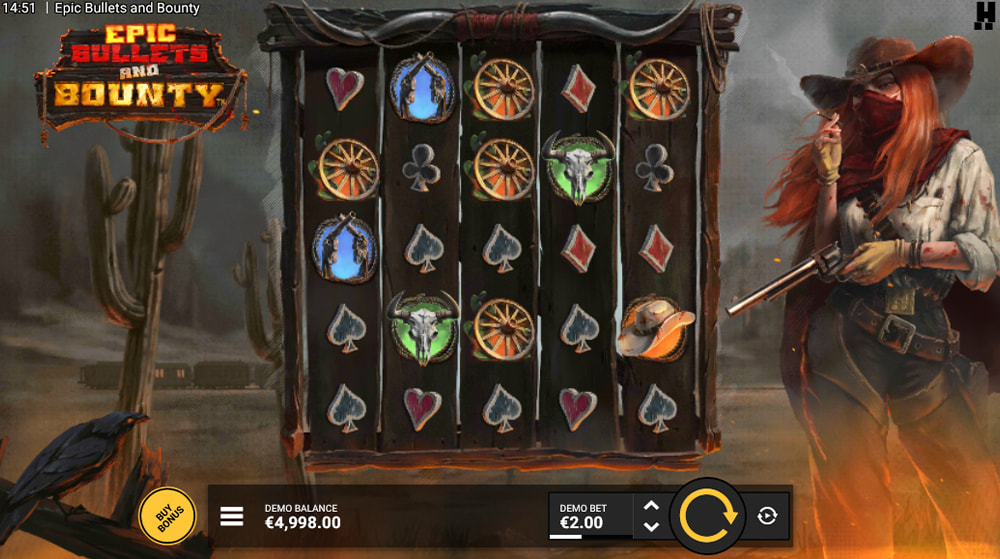
Task: Increase the demo bet amount
Action: [651, 506]
